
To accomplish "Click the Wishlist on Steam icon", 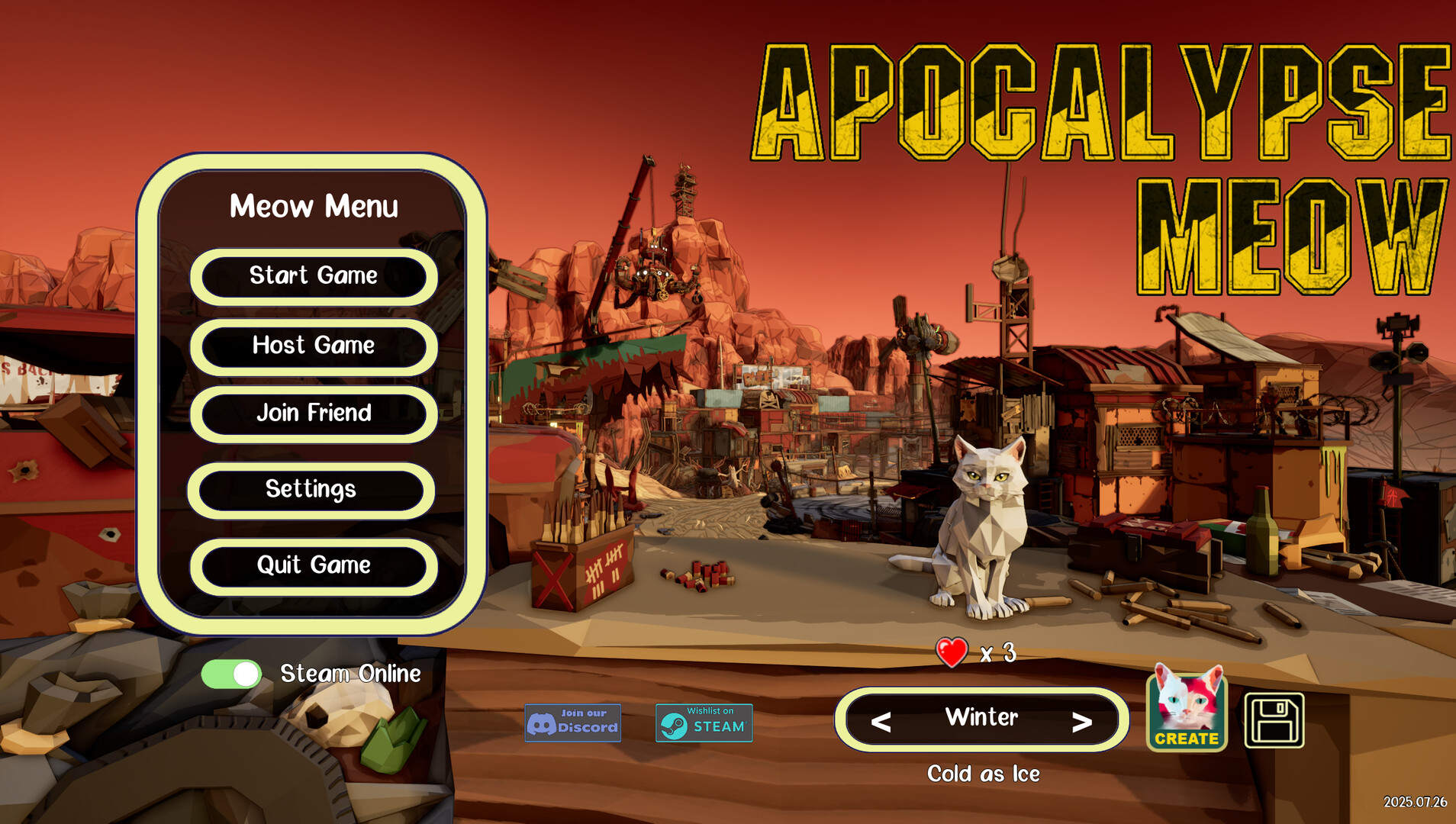I will coord(704,722).
